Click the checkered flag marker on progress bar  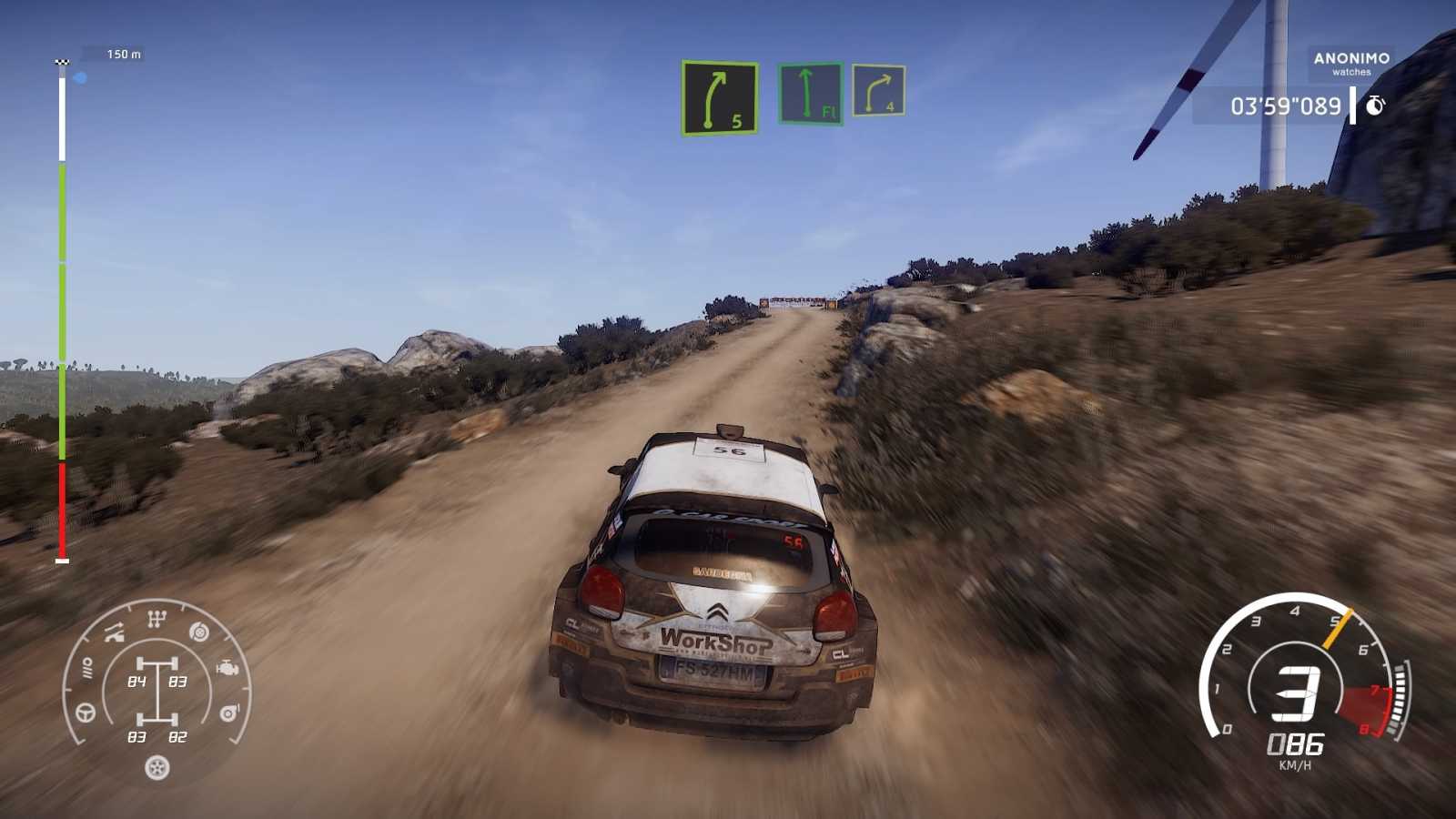(x=61, y=59)
